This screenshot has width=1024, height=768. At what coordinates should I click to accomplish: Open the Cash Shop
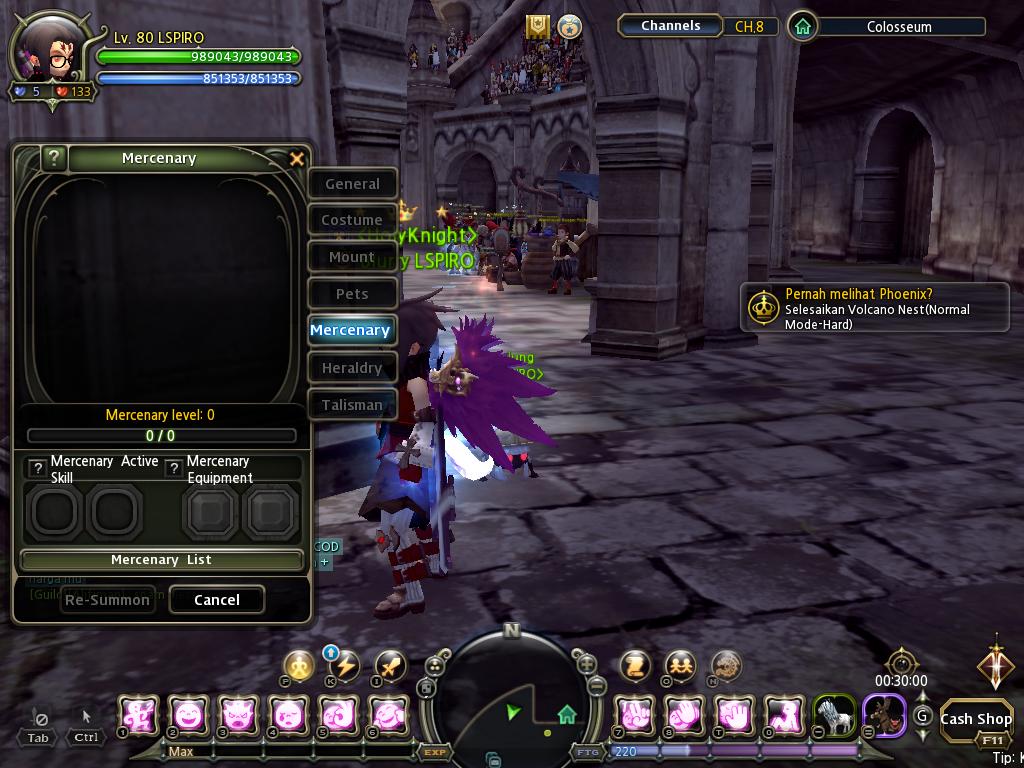click(x=976, y=718)
